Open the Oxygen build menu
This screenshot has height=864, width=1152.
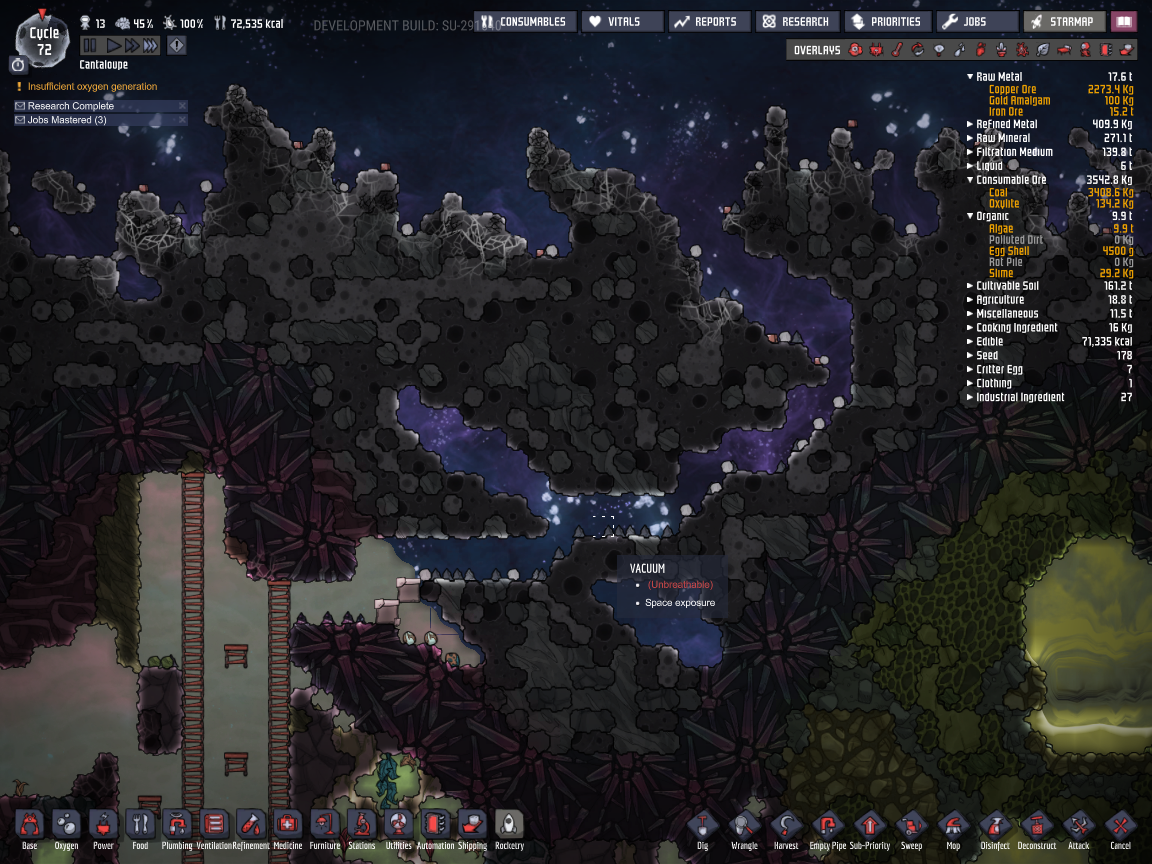click(66, 826)
